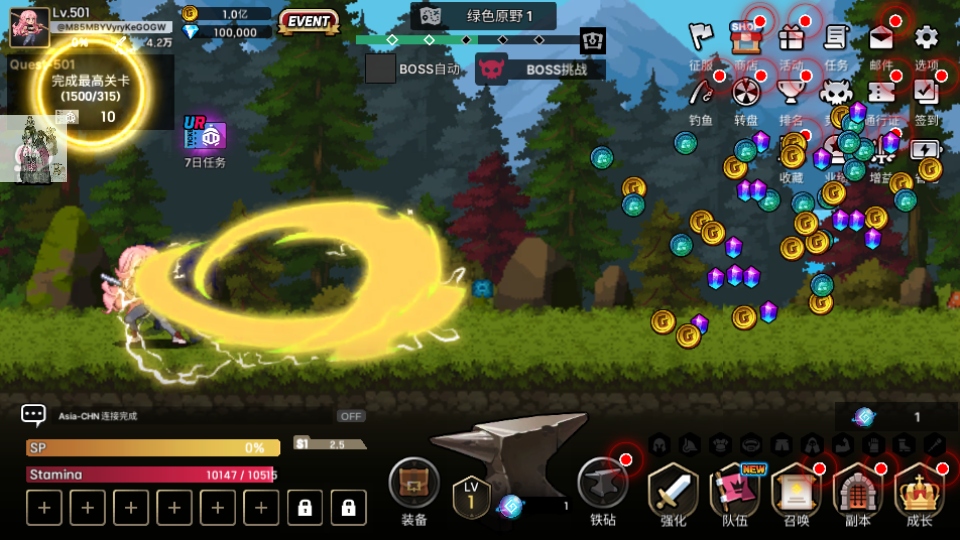Open the 活动 gift box menu

click(791, 40)
